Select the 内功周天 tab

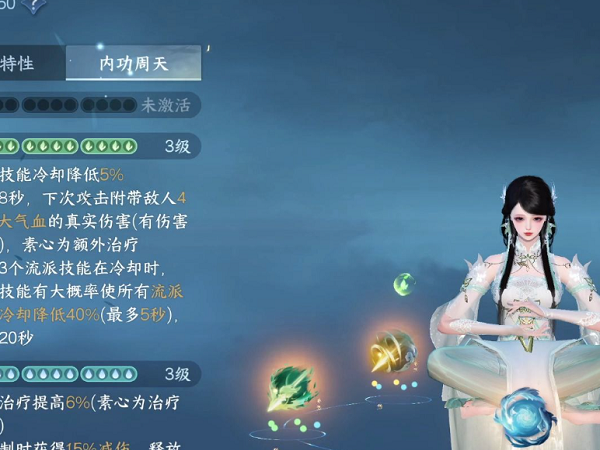click(133, 63)
